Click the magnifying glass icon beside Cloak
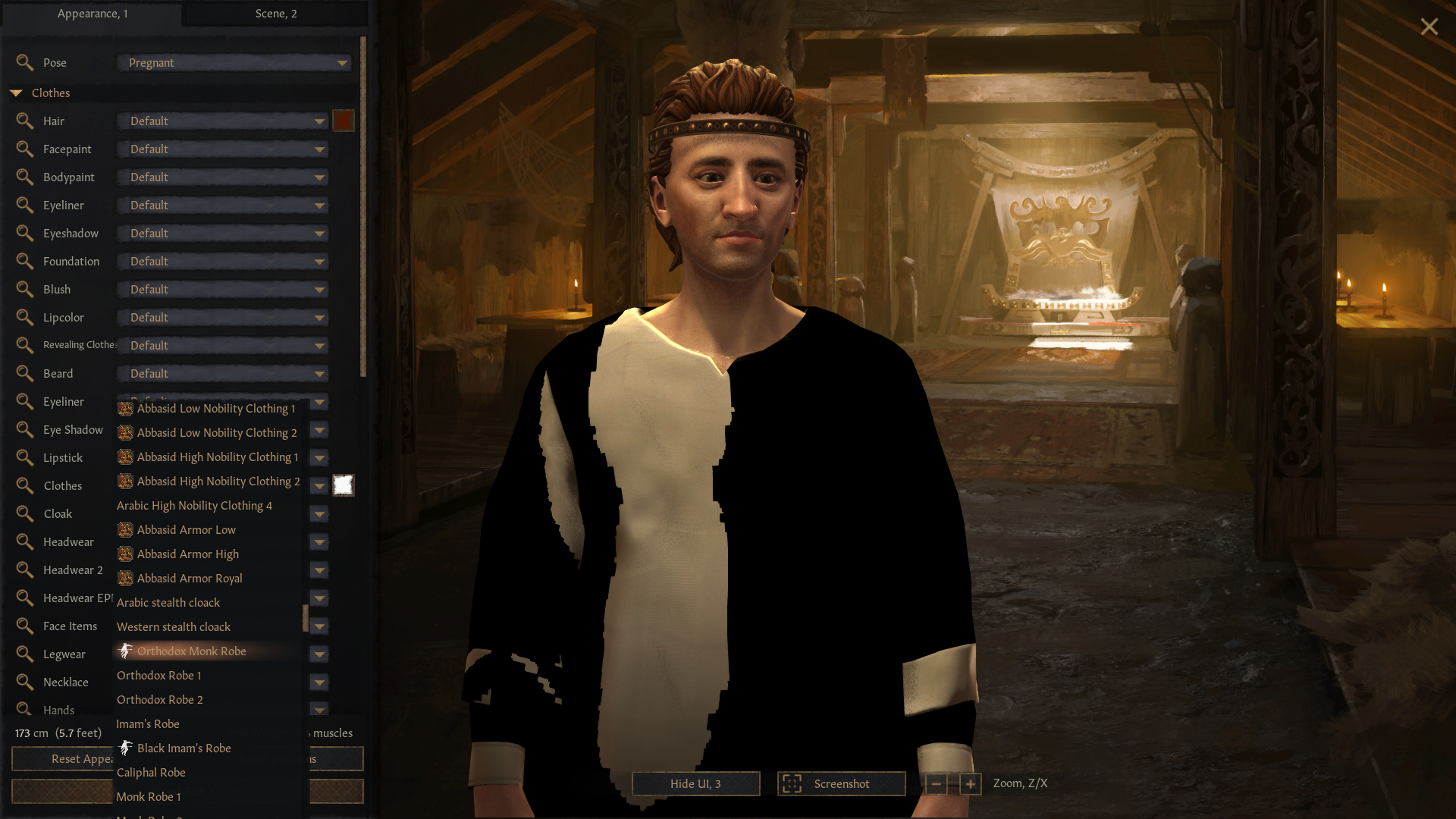The height and width of the screenshot is (819, 1456). coord(25,513)
